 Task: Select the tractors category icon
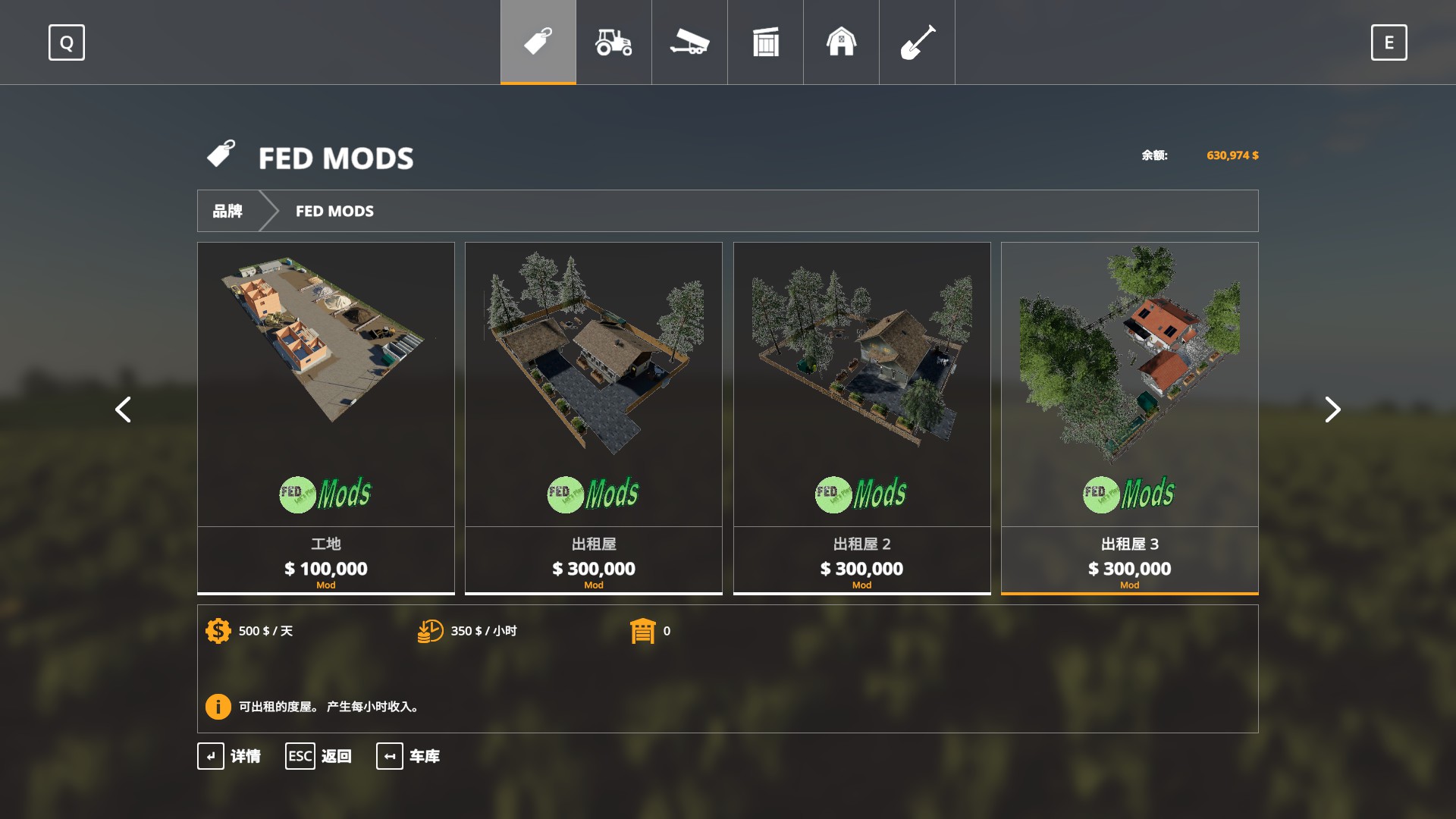[x=613, y=42]
